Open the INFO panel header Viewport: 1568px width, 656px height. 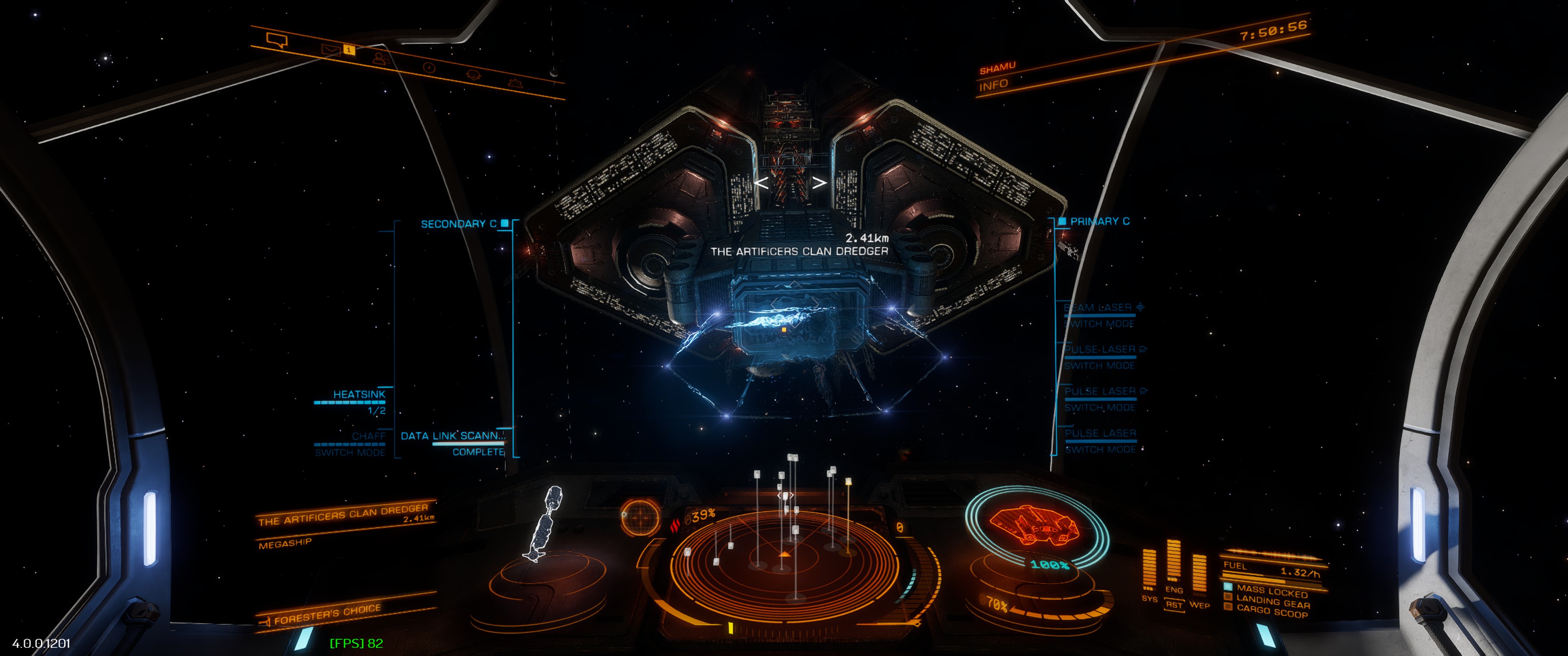(993, 85)
